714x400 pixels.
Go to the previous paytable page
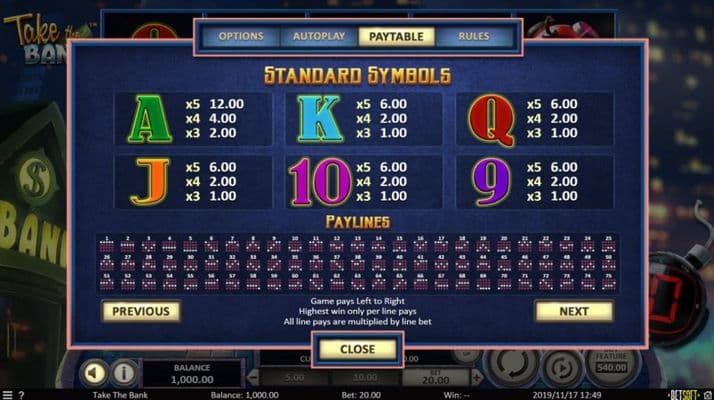(141, 311)
